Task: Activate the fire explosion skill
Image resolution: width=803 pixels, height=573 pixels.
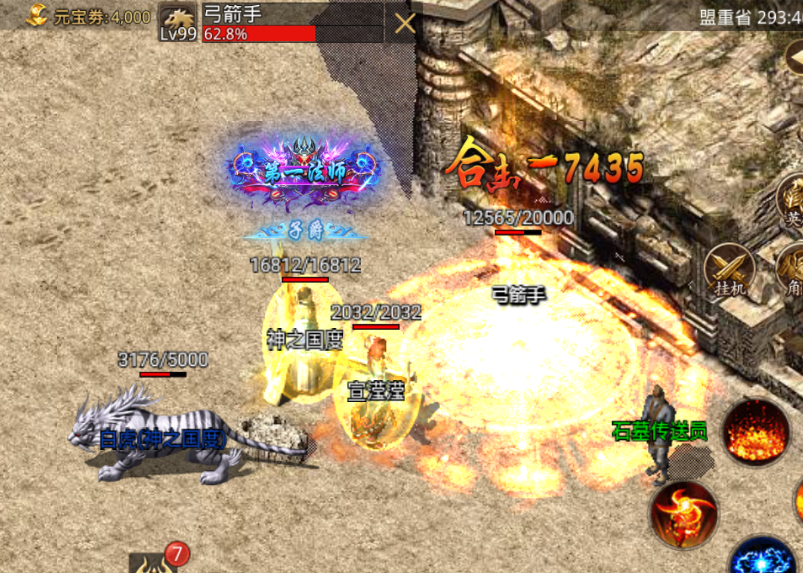Action: point(756,431)
